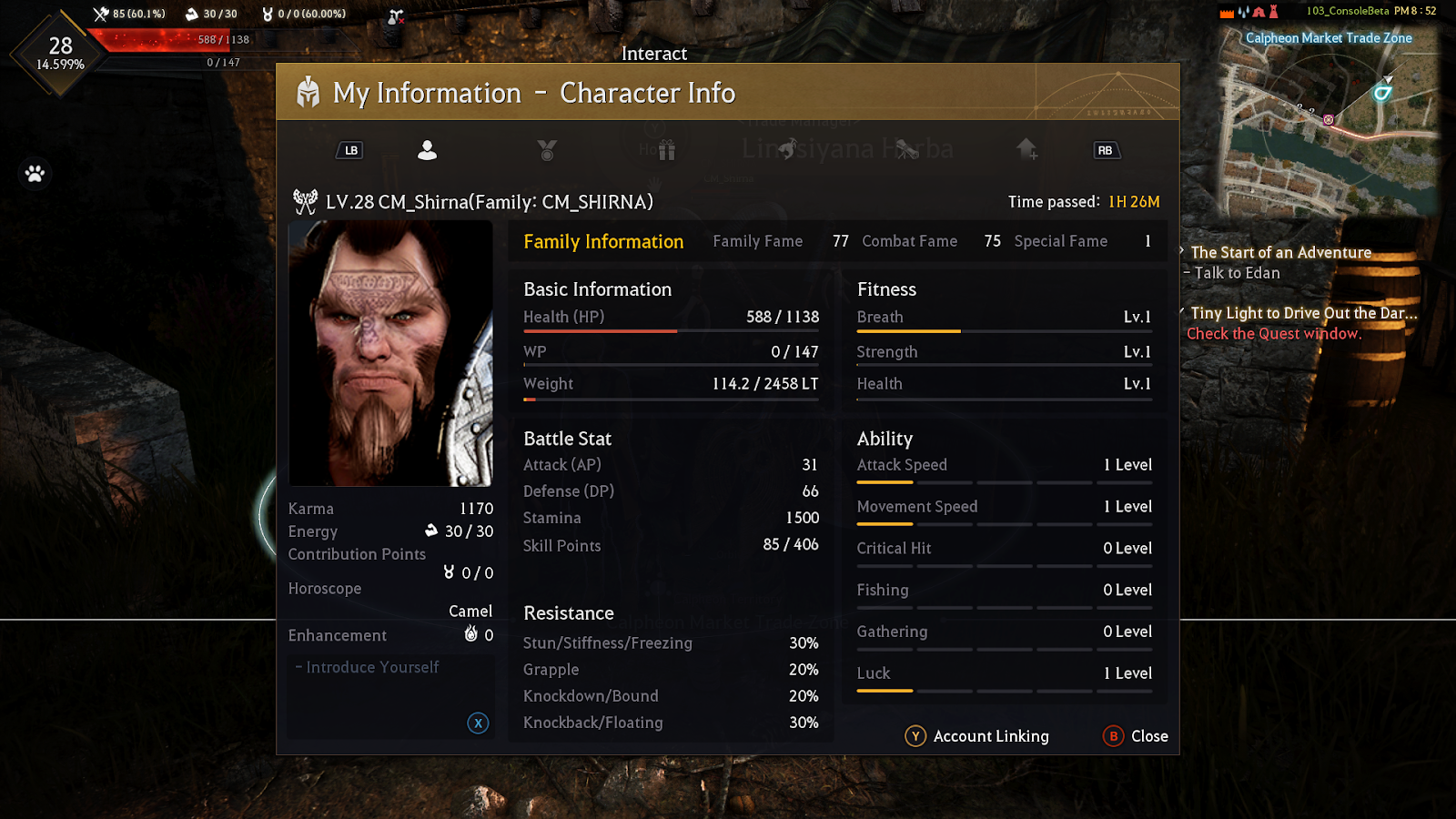Viewport: 1456px width, 819px height.
Task: Select the gift box tab
Action: pos(667,150)
